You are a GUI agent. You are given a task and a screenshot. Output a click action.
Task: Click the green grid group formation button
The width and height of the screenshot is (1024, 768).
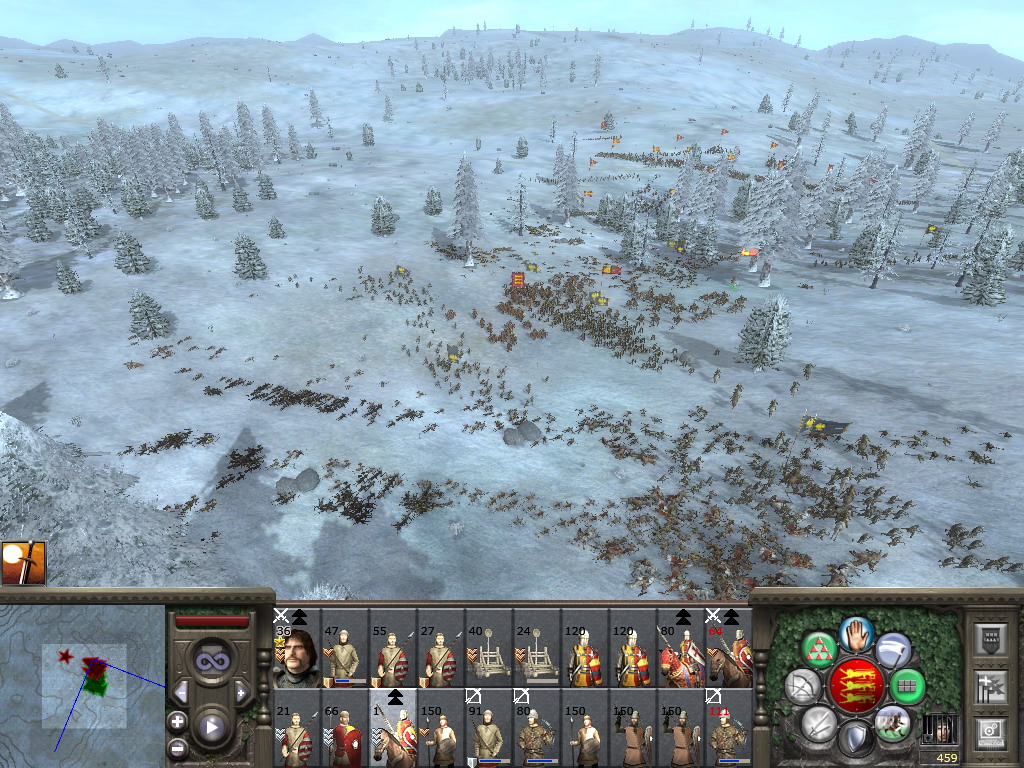908,686
